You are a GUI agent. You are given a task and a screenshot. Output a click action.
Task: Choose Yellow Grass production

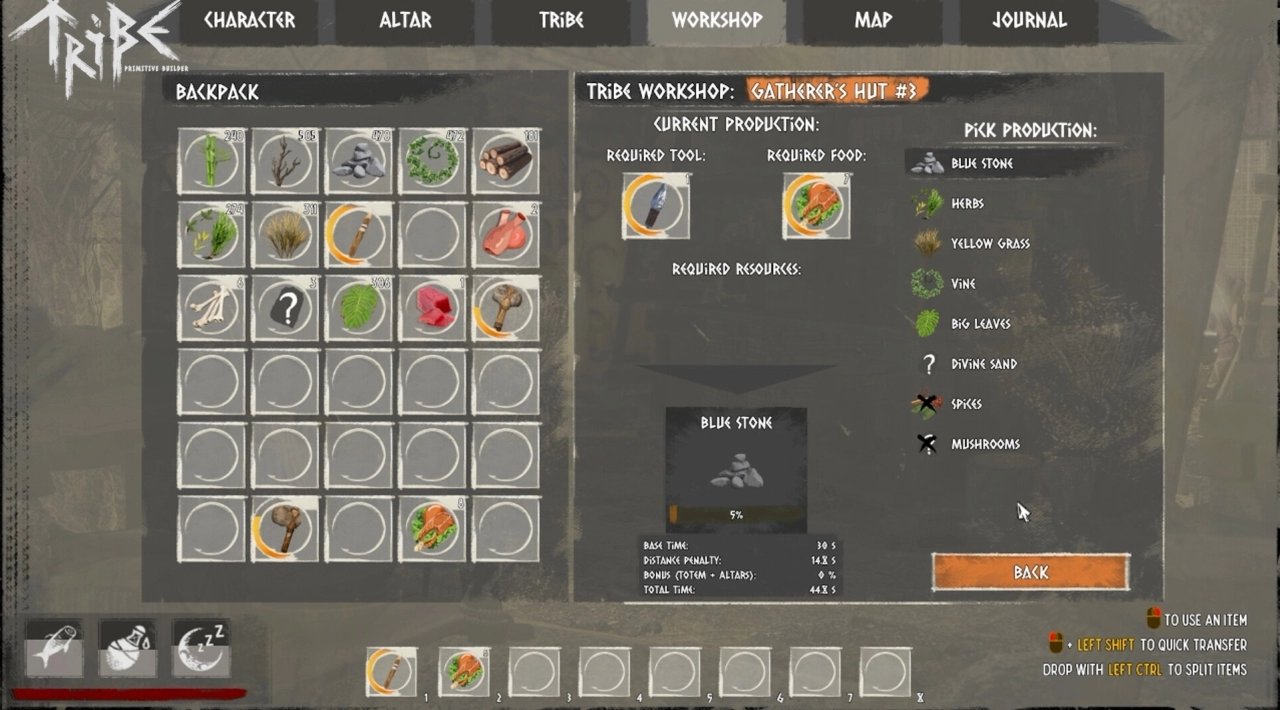989,244
